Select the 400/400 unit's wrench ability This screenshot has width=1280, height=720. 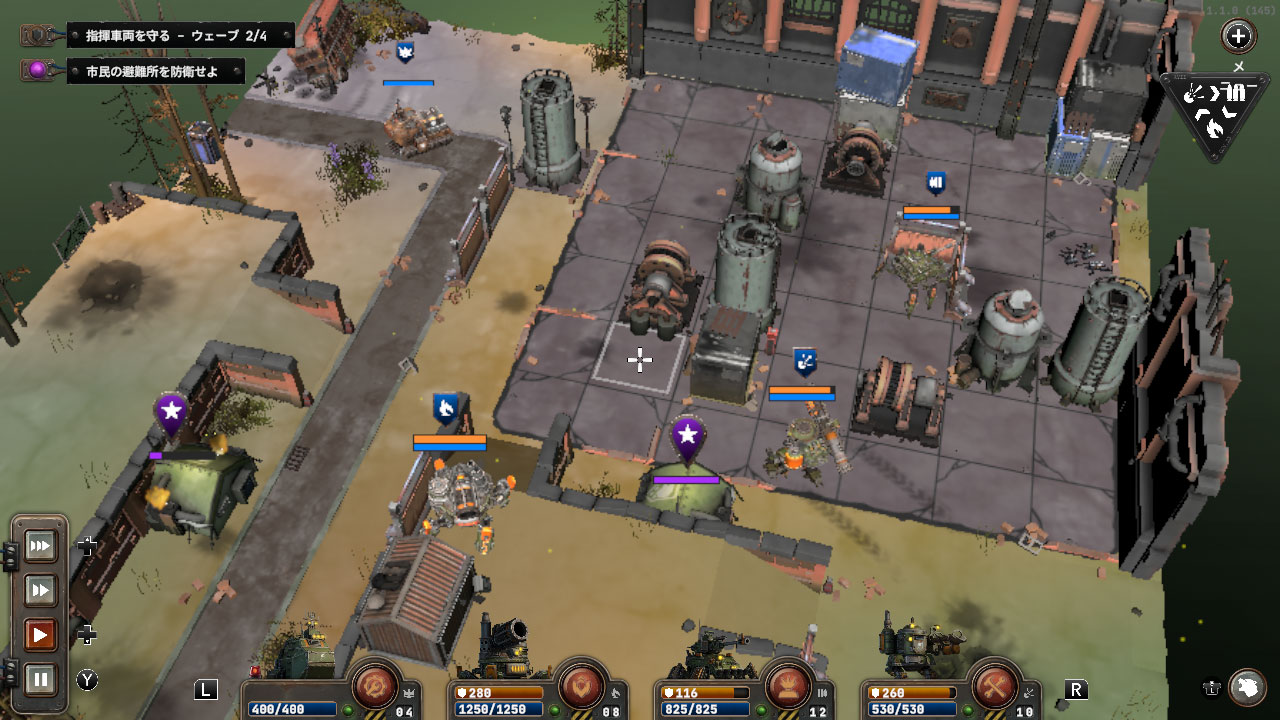tap(376, 686)
